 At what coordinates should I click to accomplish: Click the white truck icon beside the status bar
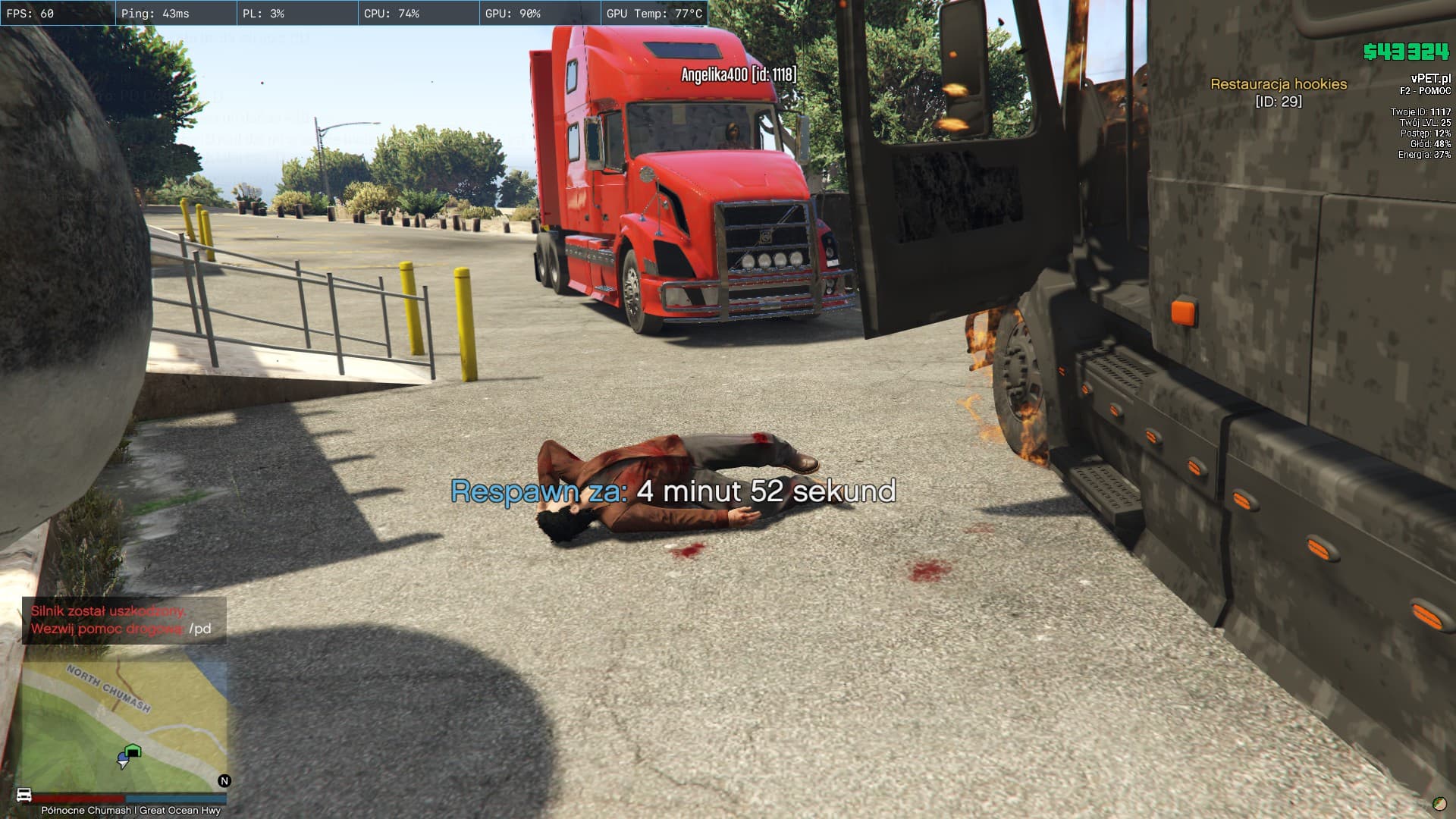[x=24, y=795]
